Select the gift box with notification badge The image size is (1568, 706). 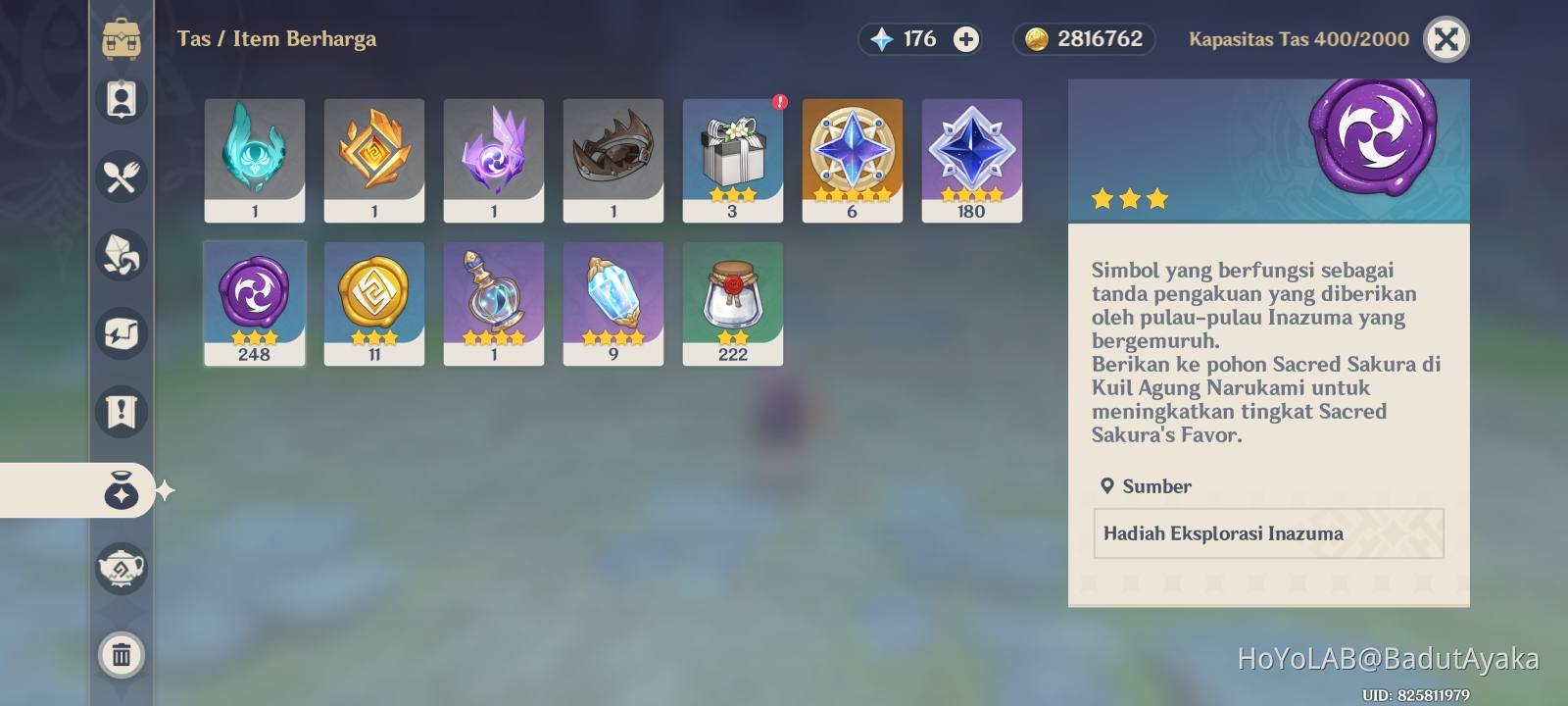pyautogui.click(x=733, y=160)
